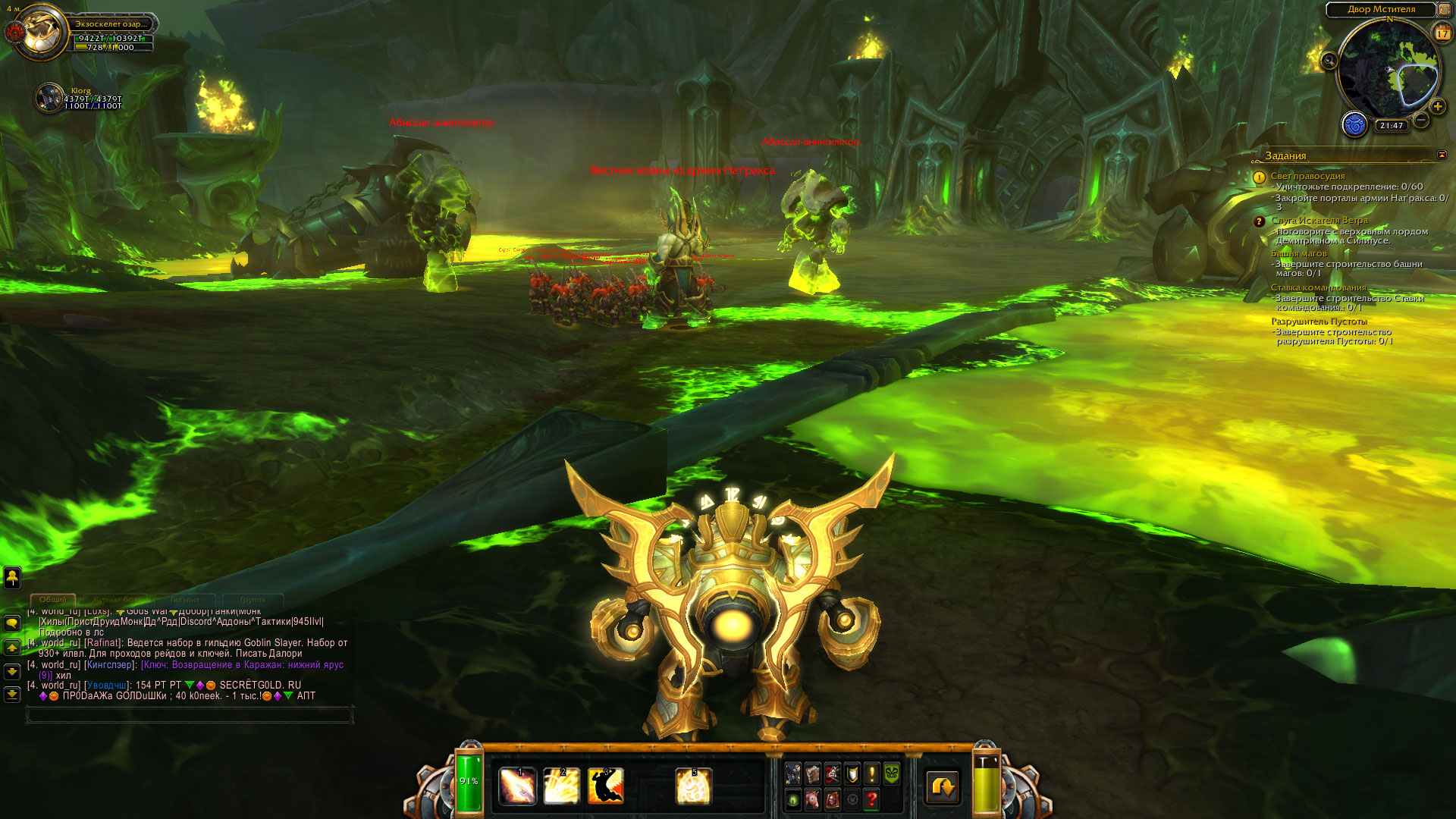Image resolution: width=1456 pixels, height=819 pixels.
Task: Switch to the Гильдия chat tab
Action: (x=185, y=600)
